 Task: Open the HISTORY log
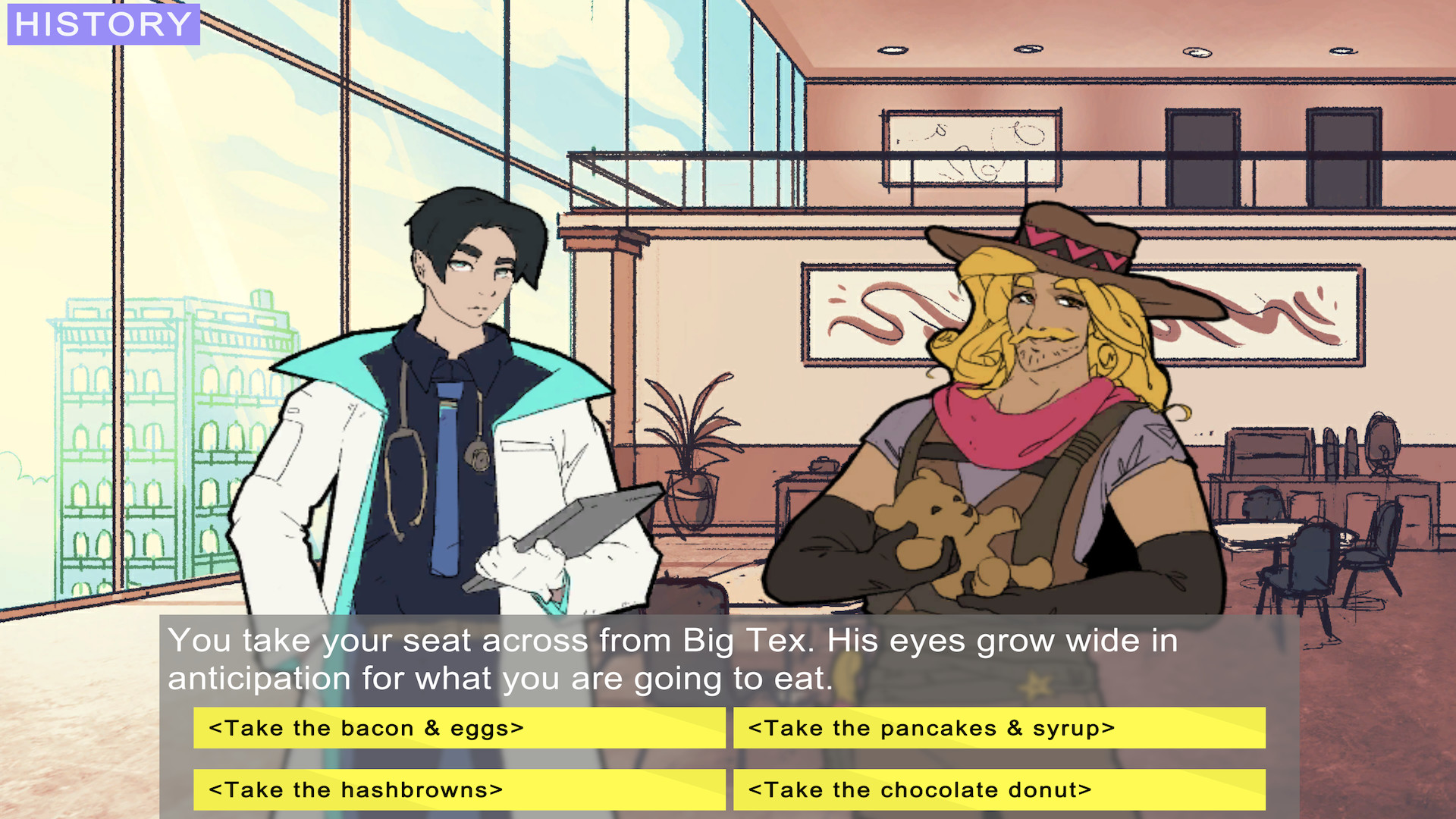102,24
